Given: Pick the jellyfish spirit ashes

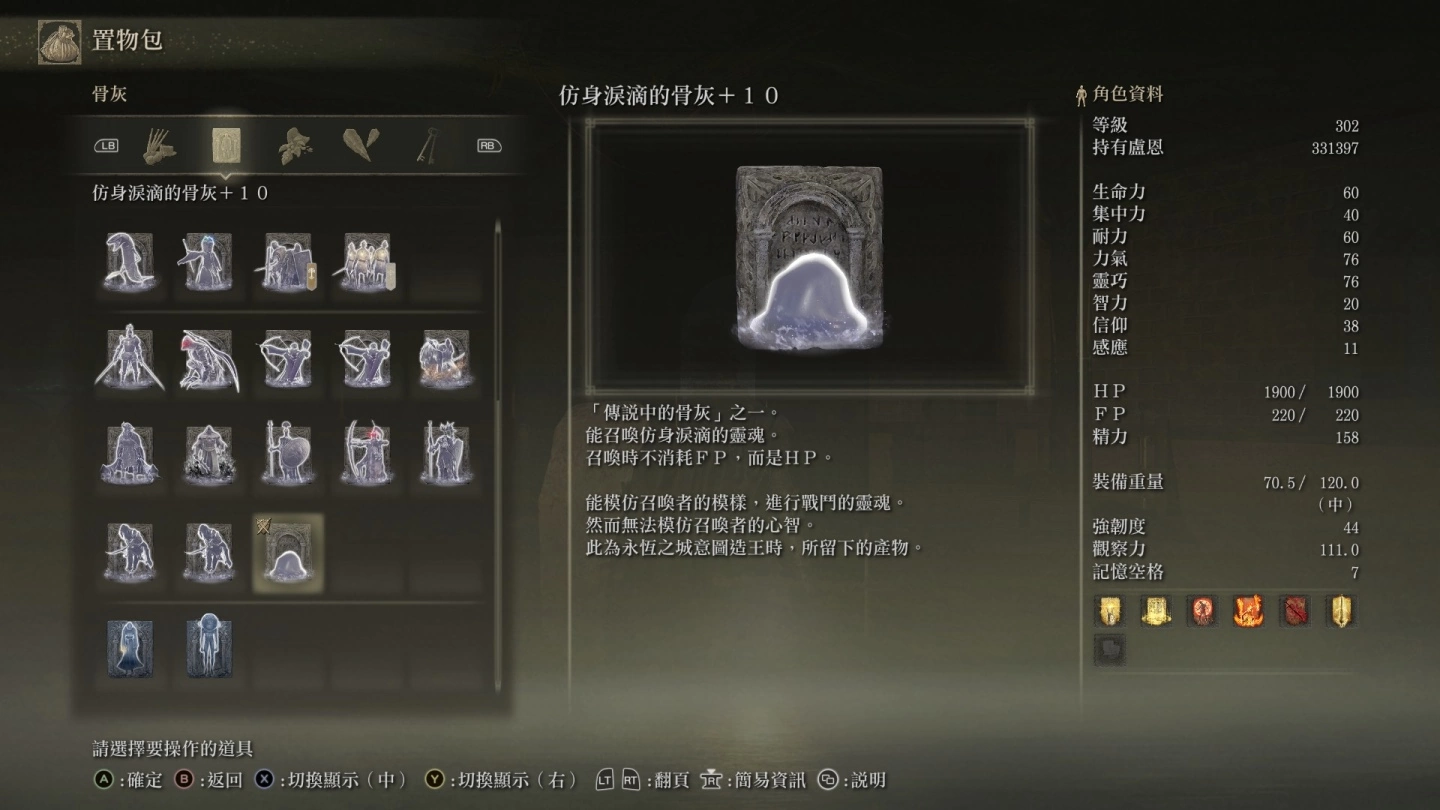Looking at the screenshot, I should [x=209, y=648].
